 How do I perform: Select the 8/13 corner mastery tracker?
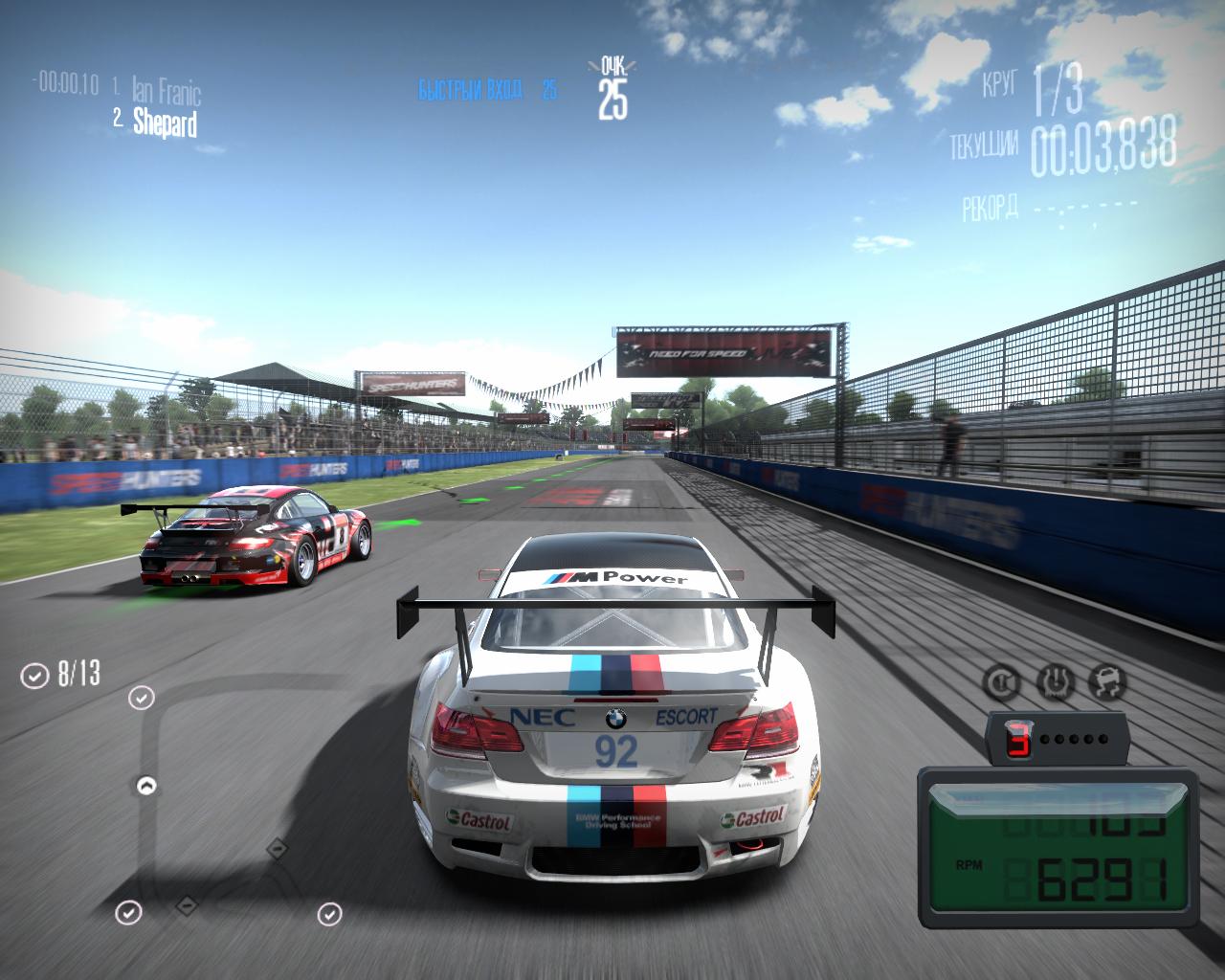point(61,675)
